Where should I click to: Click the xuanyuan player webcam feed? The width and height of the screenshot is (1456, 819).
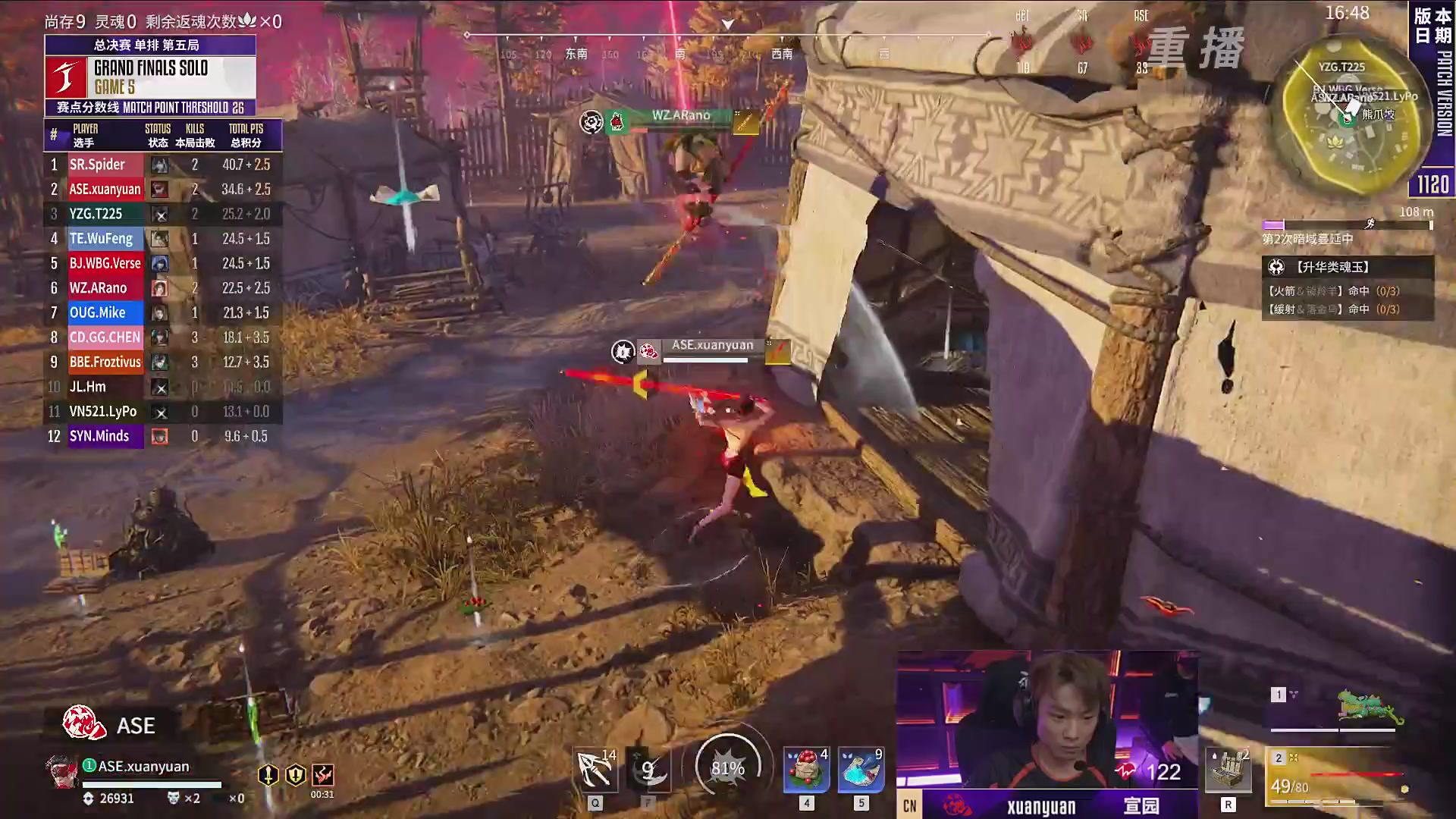(1046, 719)
